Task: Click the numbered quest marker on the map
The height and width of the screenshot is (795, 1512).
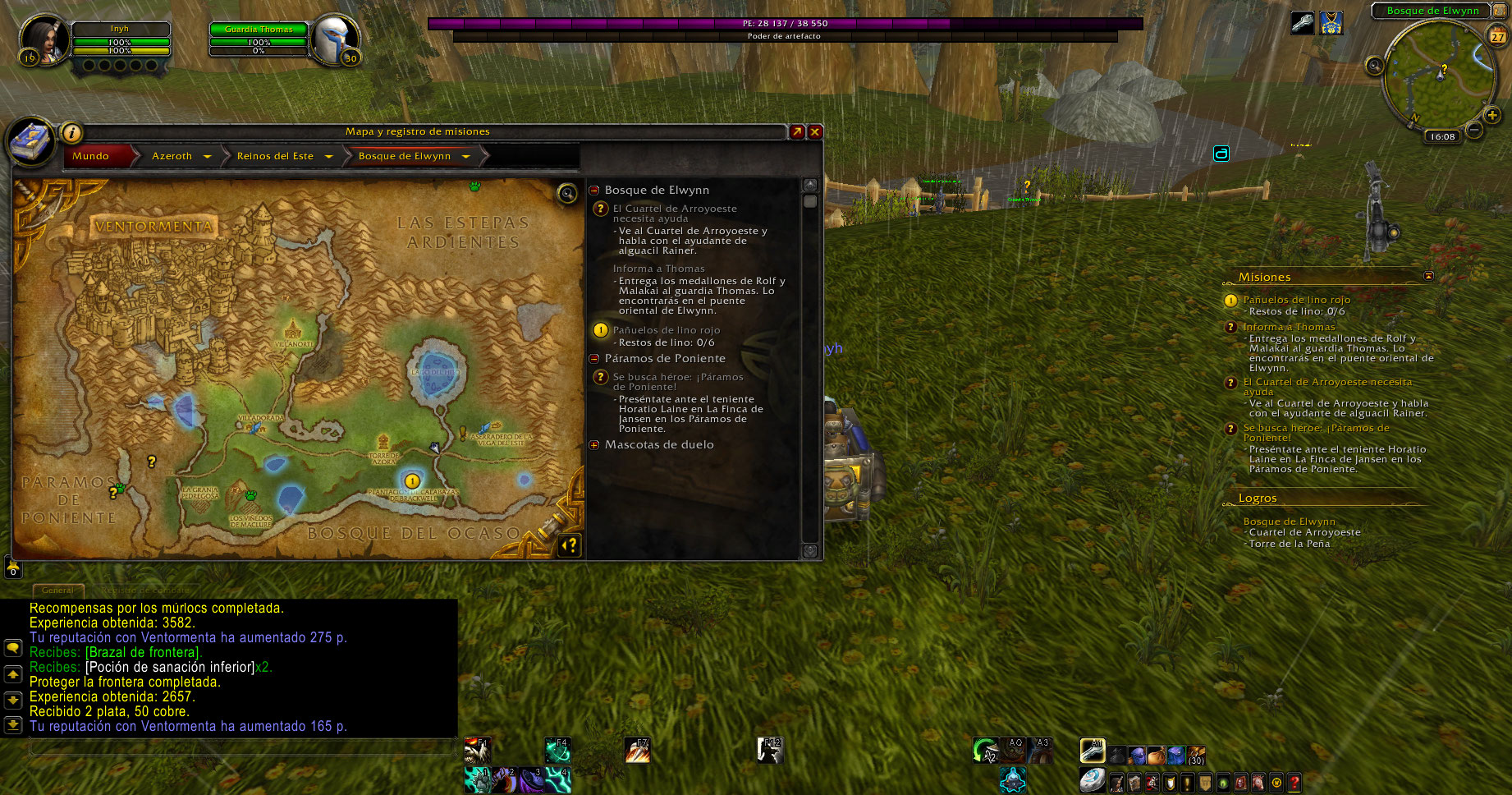Action: (x=412, y=480)
